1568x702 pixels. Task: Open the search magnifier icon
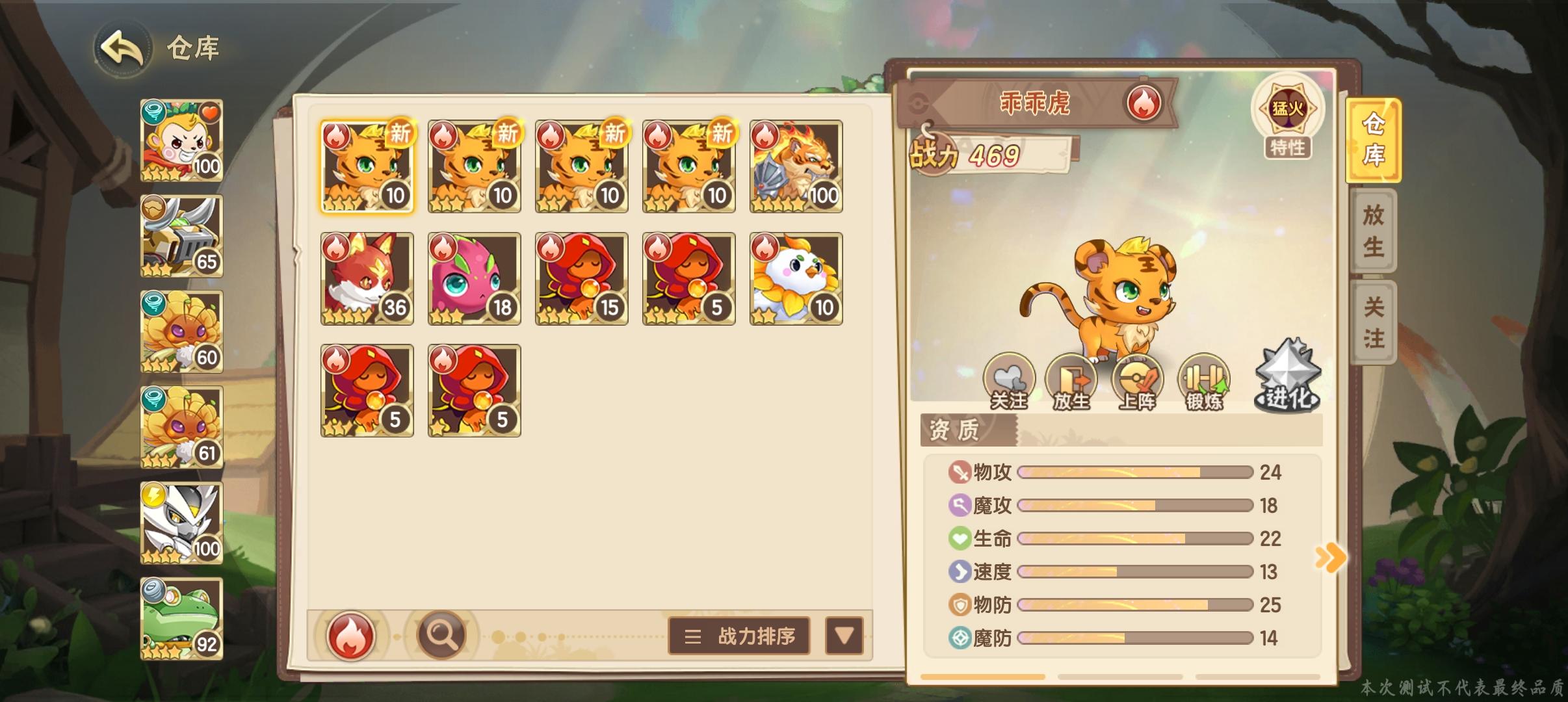[x=442, y=635]
